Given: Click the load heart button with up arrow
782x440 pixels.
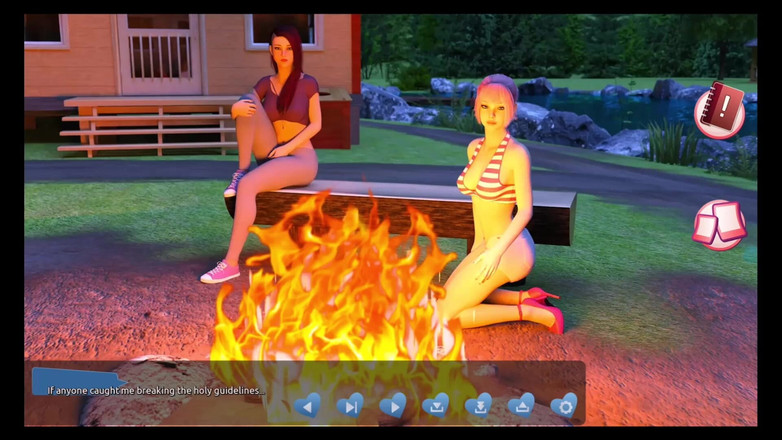Looking at the screenshot, I should pos(521,405).
